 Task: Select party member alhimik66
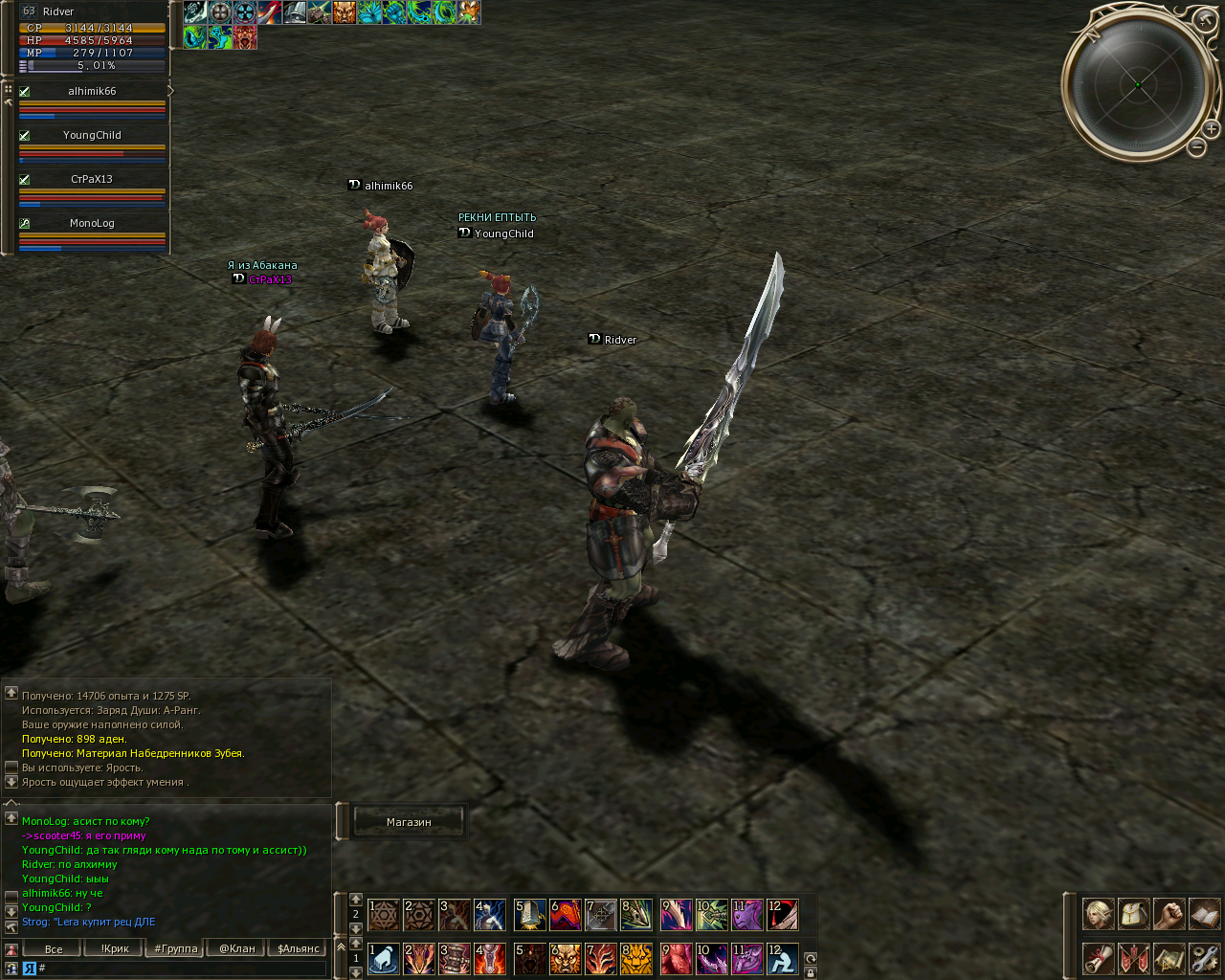[x=92, y=92]
